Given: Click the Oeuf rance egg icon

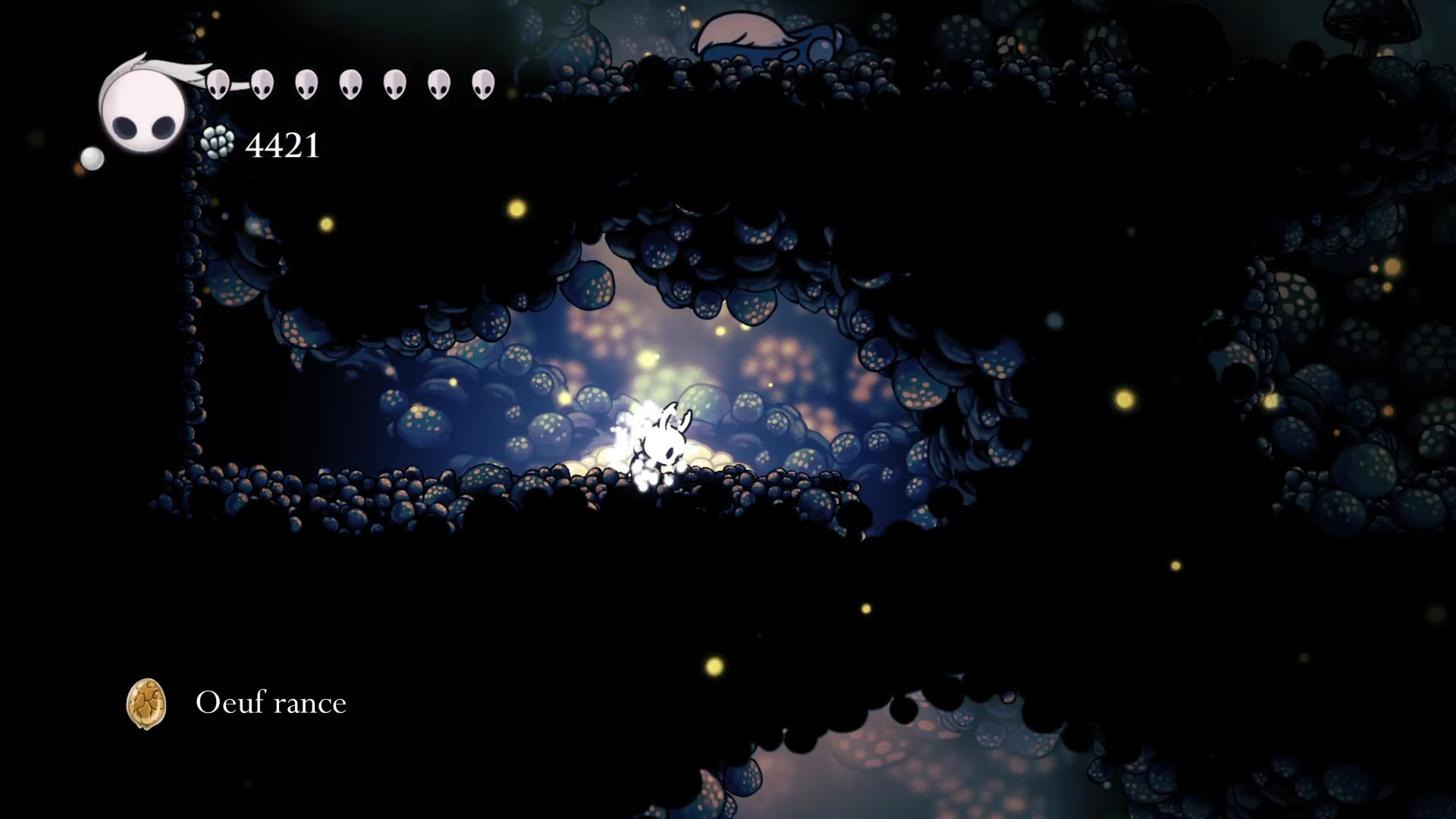Looking at the screenshot, I should (146, 704).
